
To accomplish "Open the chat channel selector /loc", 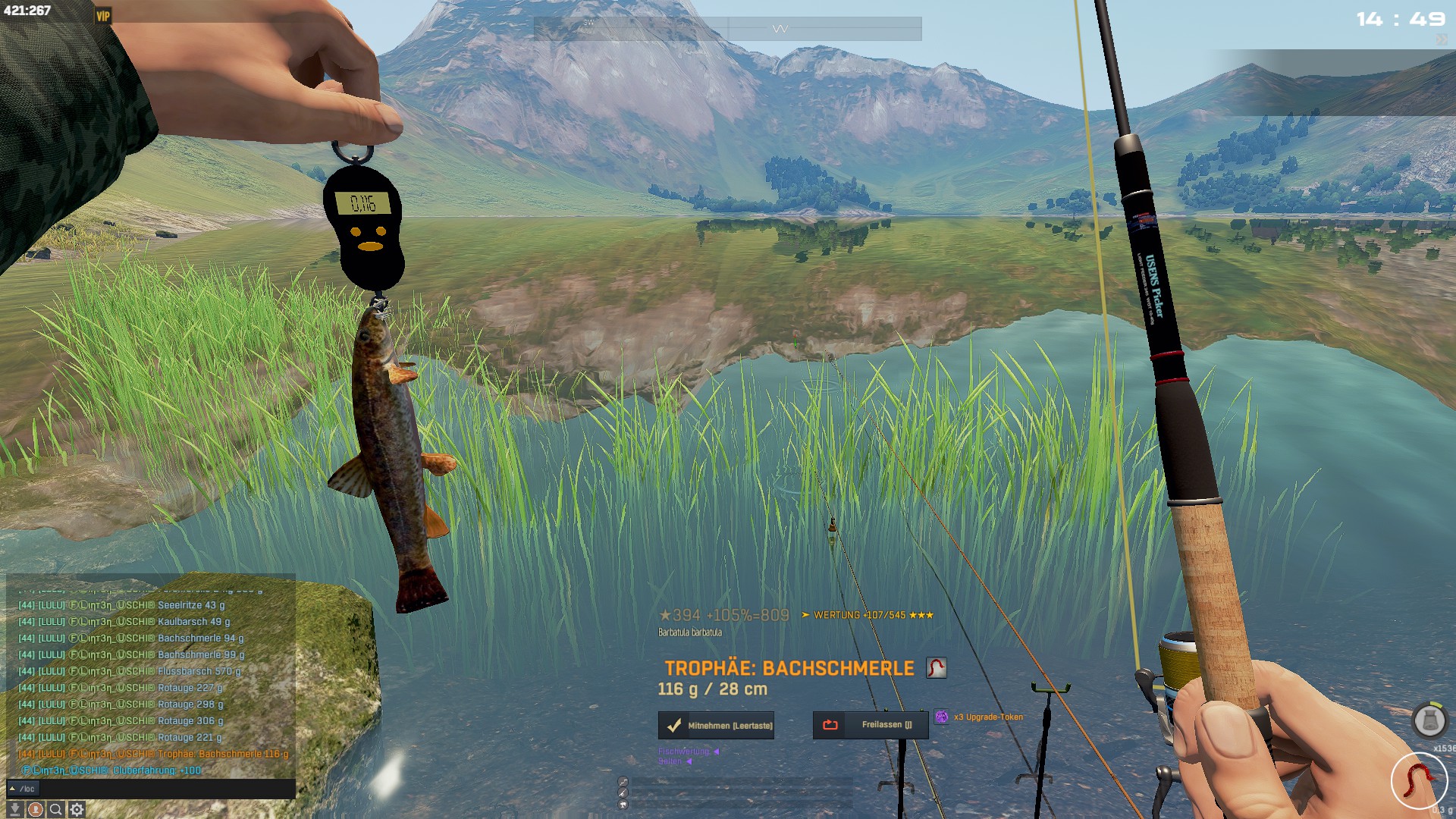I will click(23, 789).
